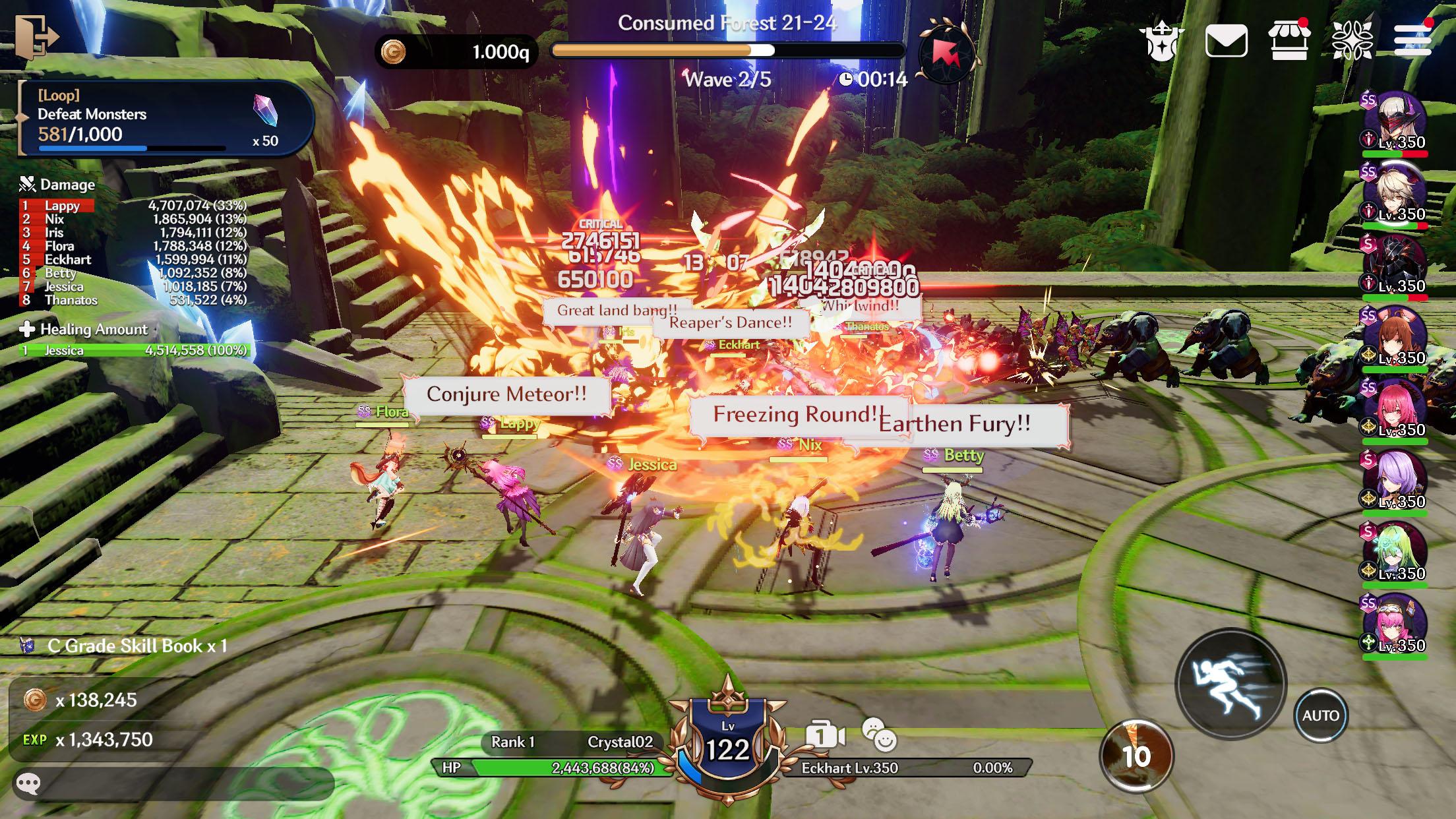The width and height of the screenshot is (1456, 819).
Task: Toggle the AUTO battle button
Action: (1320, 715)
